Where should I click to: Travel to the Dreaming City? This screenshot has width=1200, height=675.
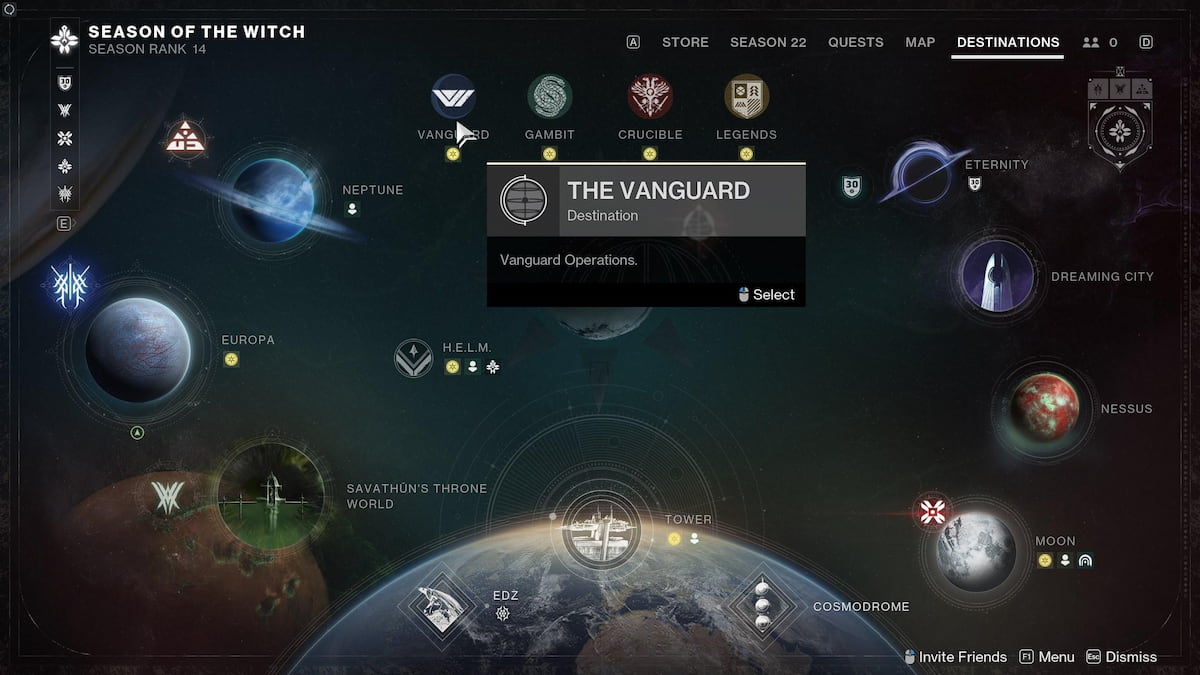997,276
